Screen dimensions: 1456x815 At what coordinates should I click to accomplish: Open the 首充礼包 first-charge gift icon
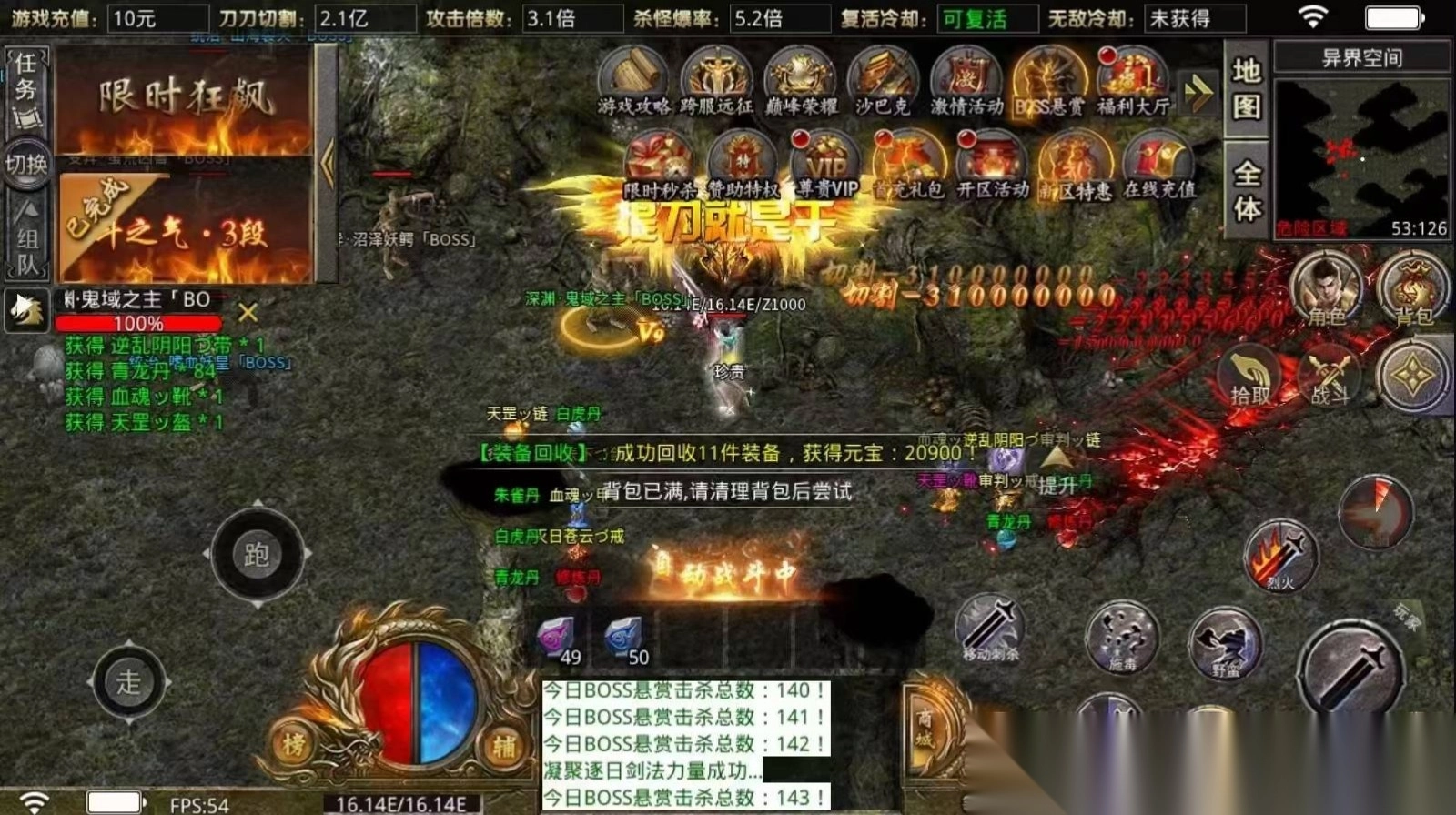909,164
